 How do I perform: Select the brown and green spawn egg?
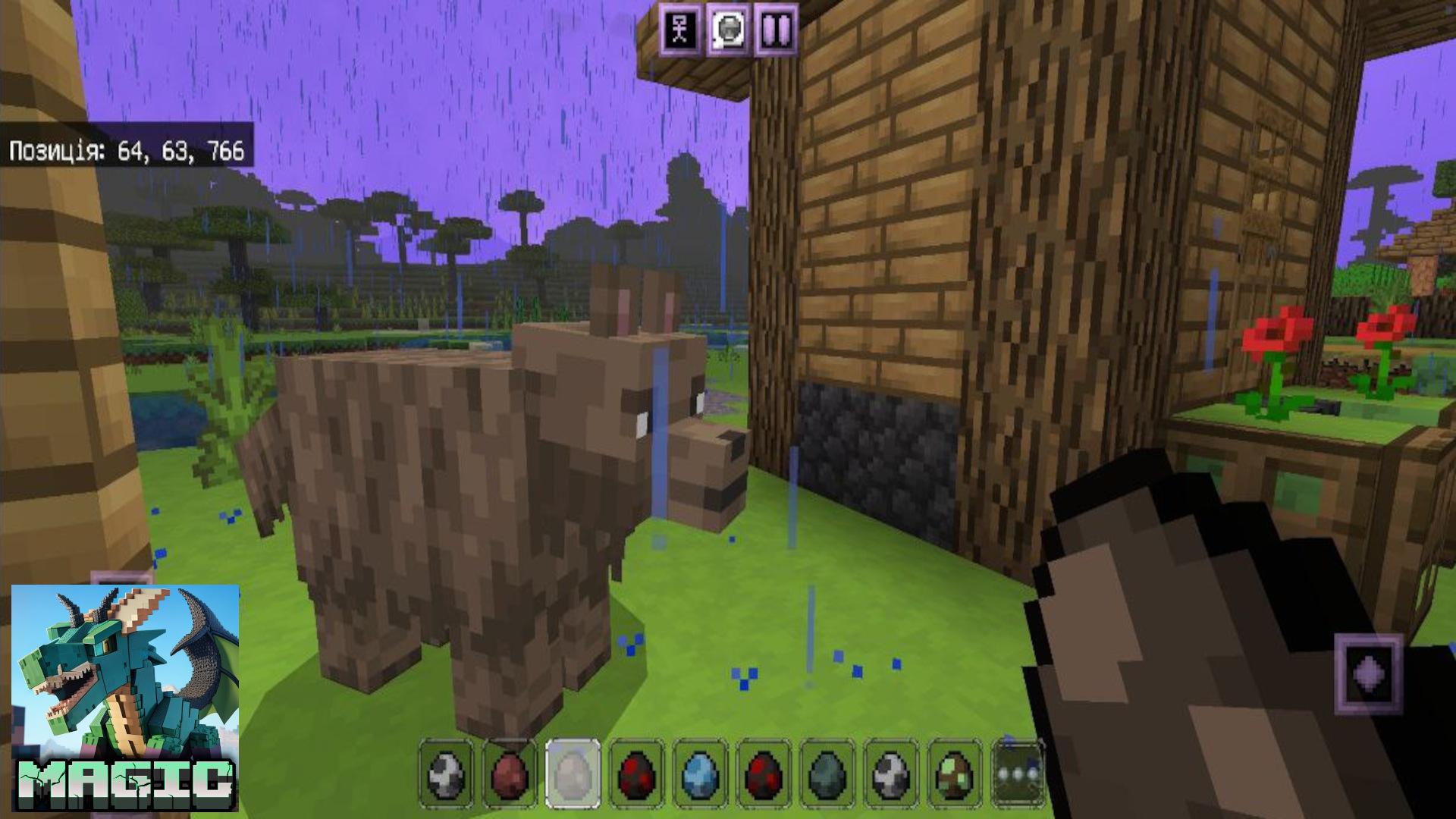pos(955,773)
